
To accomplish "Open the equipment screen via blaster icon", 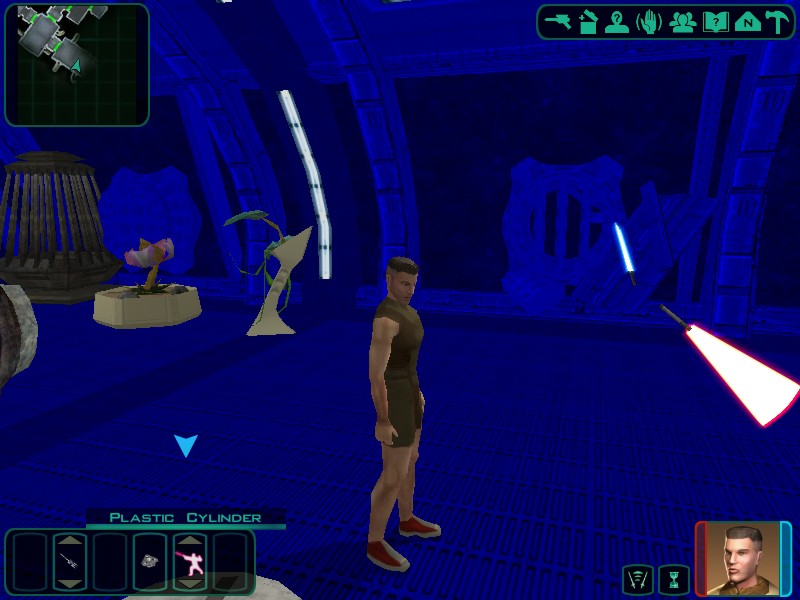I will point(558,21).
